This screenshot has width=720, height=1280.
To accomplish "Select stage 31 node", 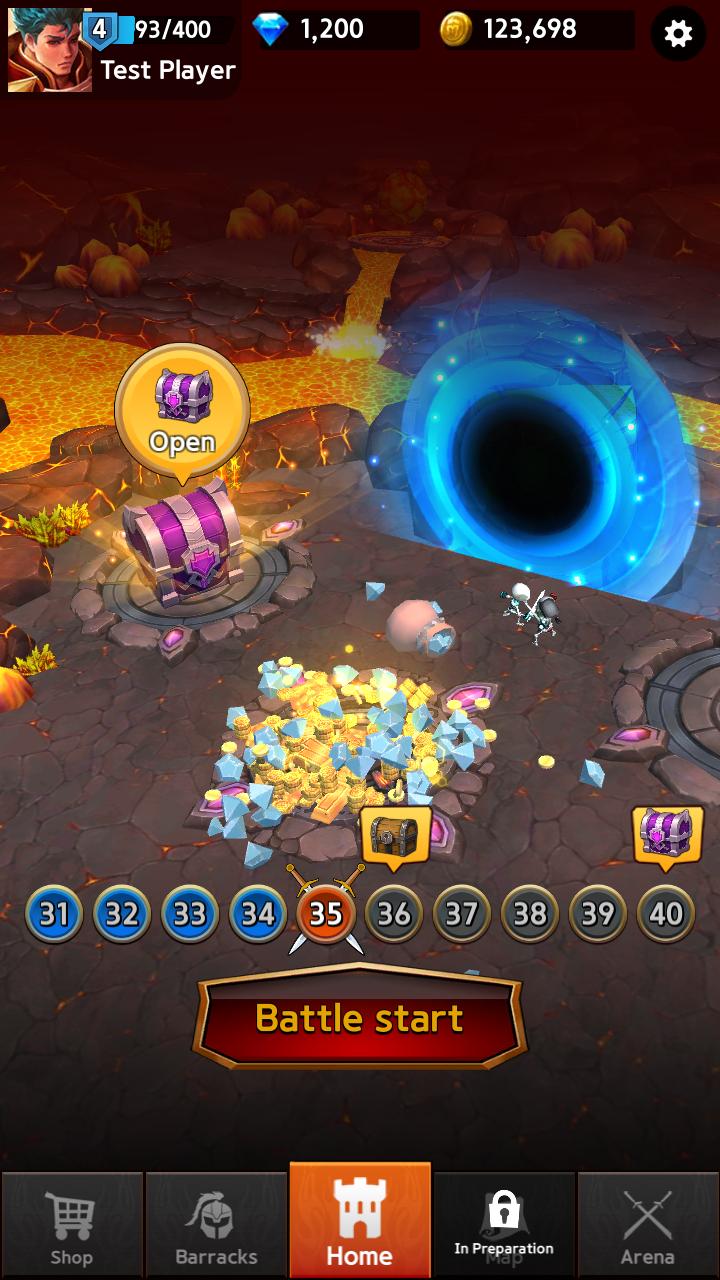I will pos(54,914).
